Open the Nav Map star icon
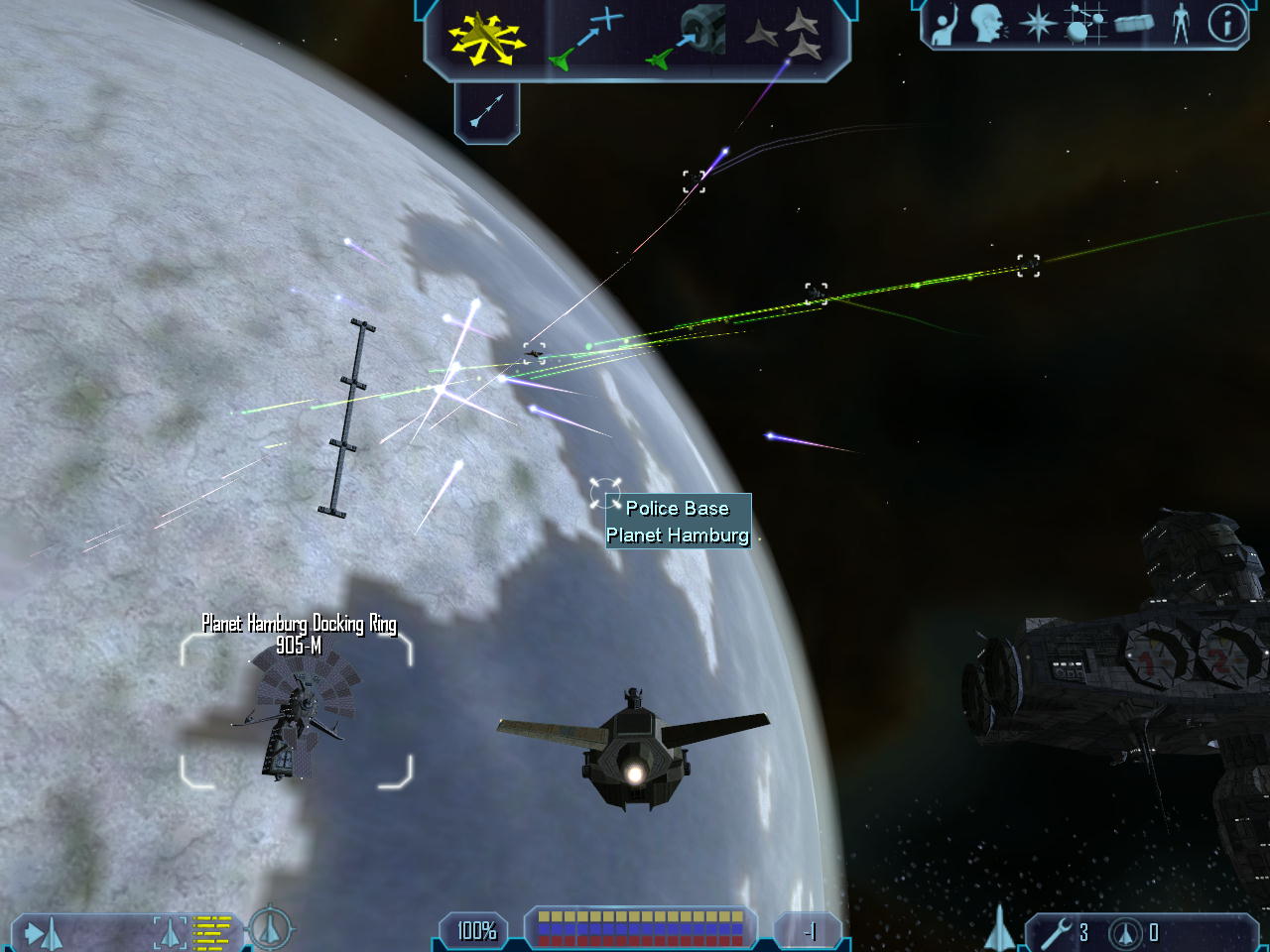 tap(1037, 23)
